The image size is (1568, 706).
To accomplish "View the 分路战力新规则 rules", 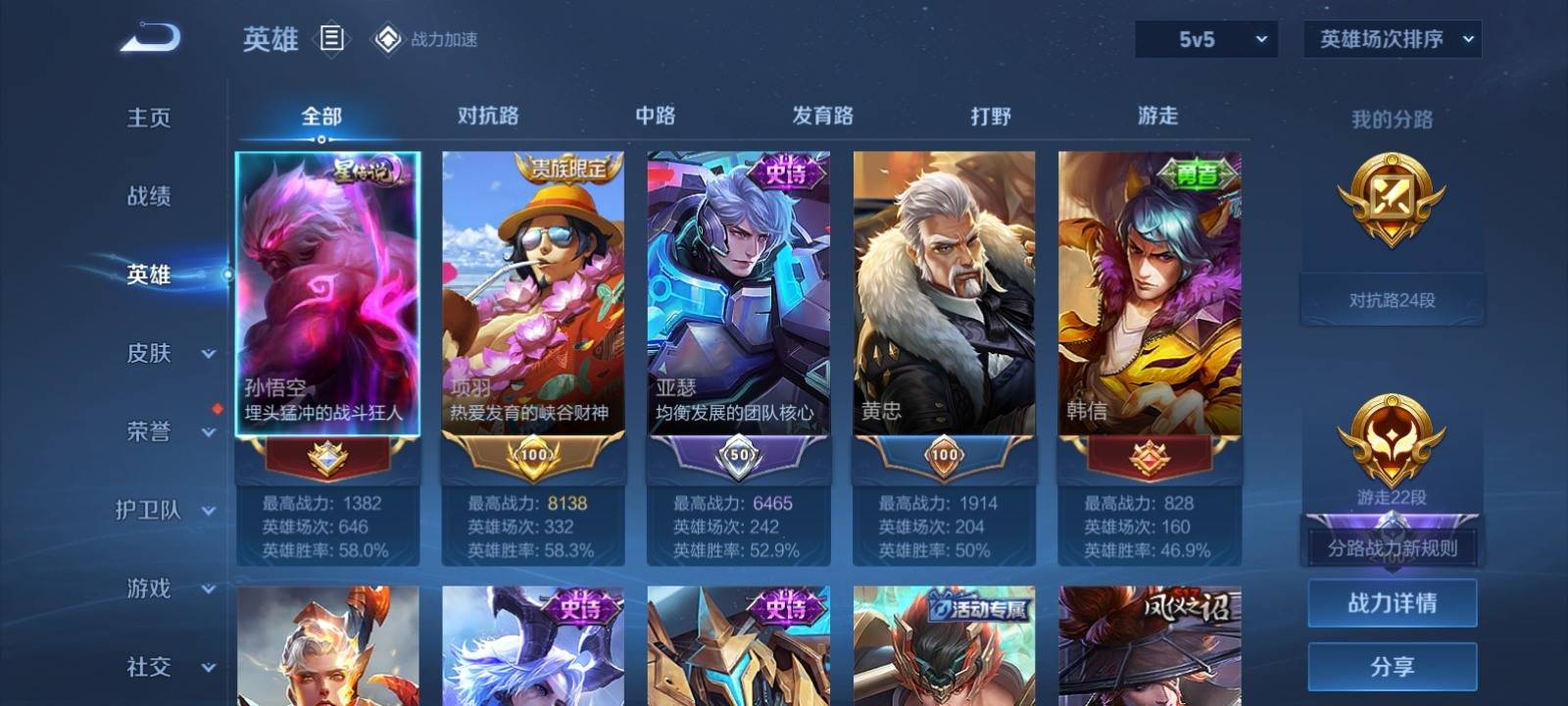I will click(x=1392, y=548).
